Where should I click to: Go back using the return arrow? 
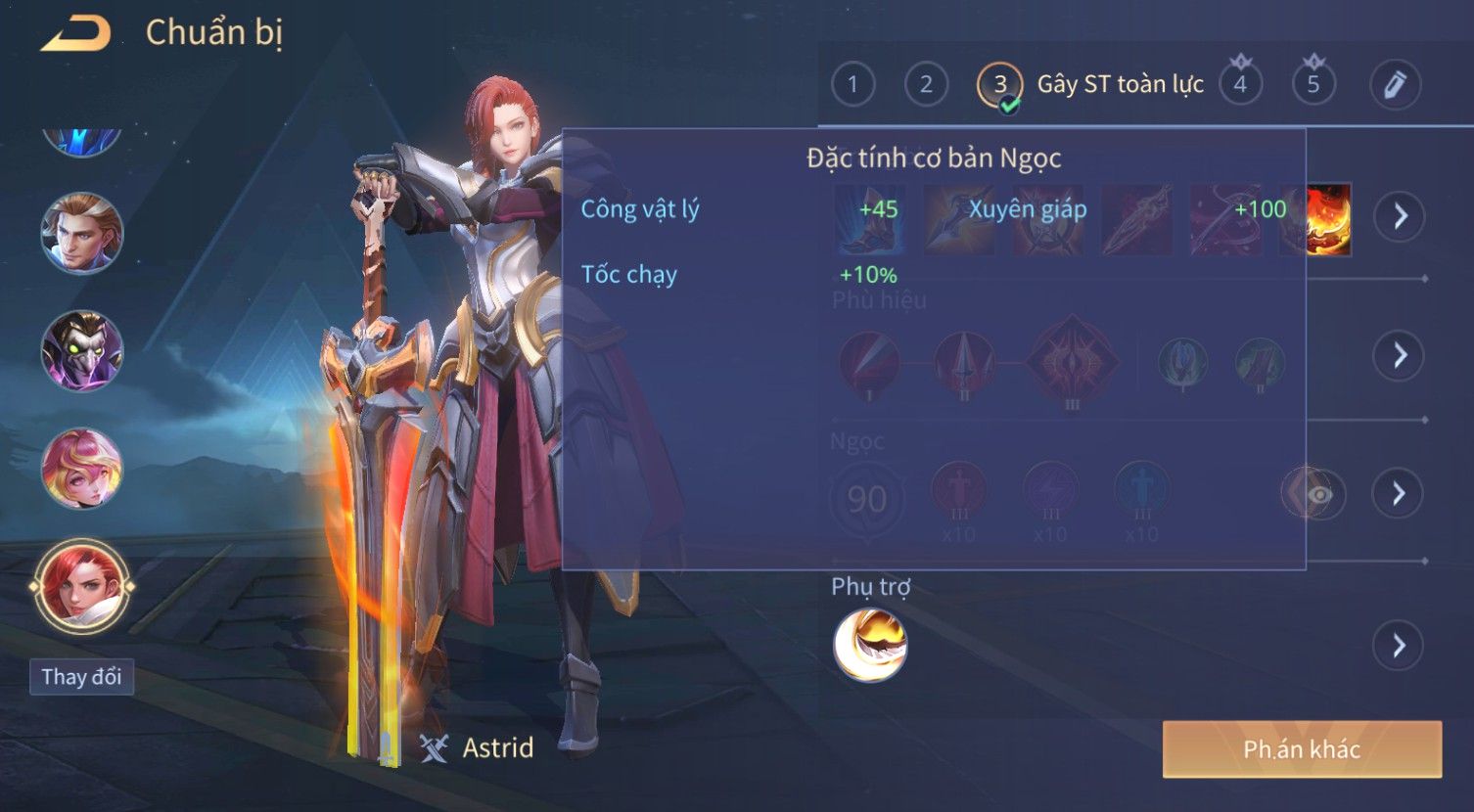pyautogui.click(x=76, y=34)
